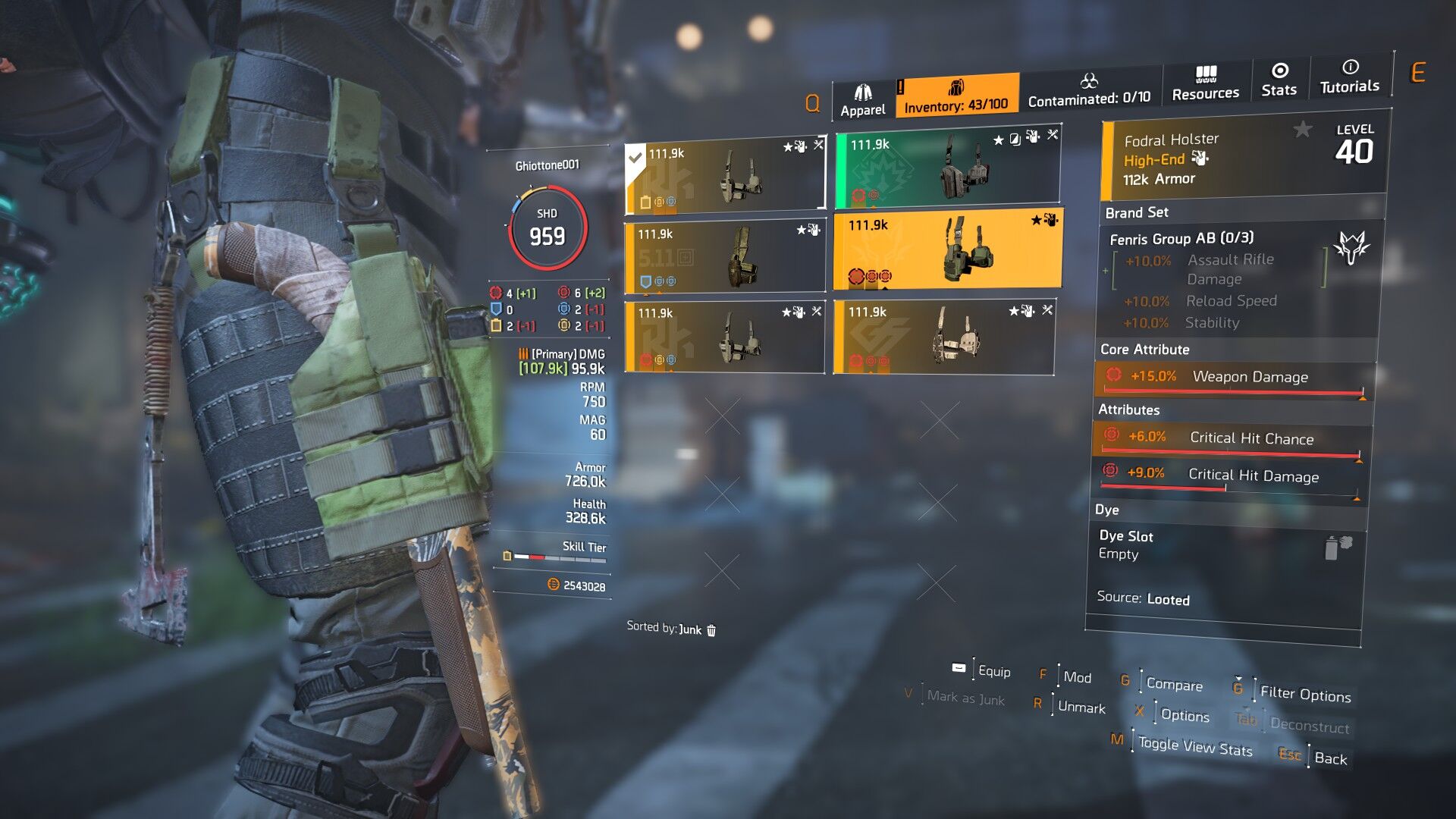Open the Tutorials tab
The width and height of the screenshot is (1456, 819).
click(x=1349, y=77)
